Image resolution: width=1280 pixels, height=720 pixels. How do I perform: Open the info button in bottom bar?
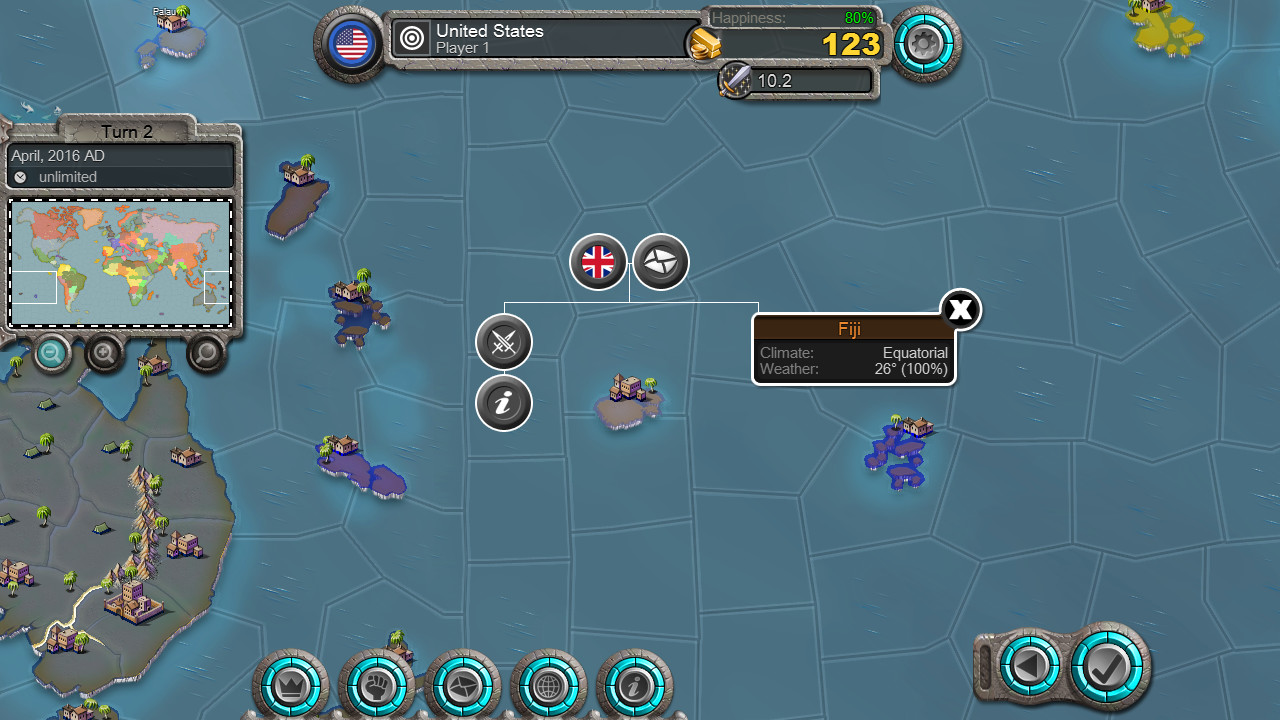(x=634, y=687)
